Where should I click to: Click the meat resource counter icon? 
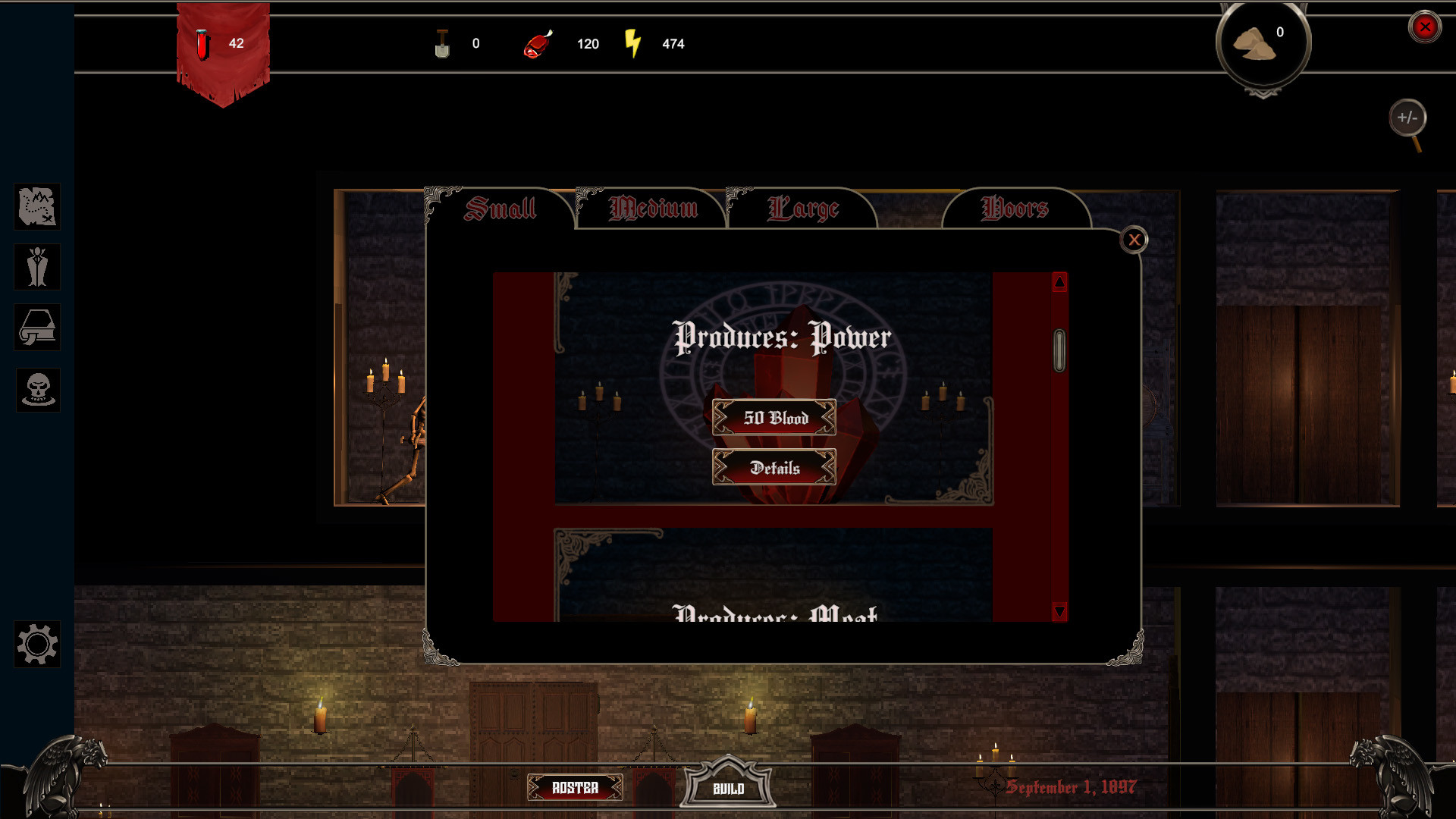(x=538, y=43)
